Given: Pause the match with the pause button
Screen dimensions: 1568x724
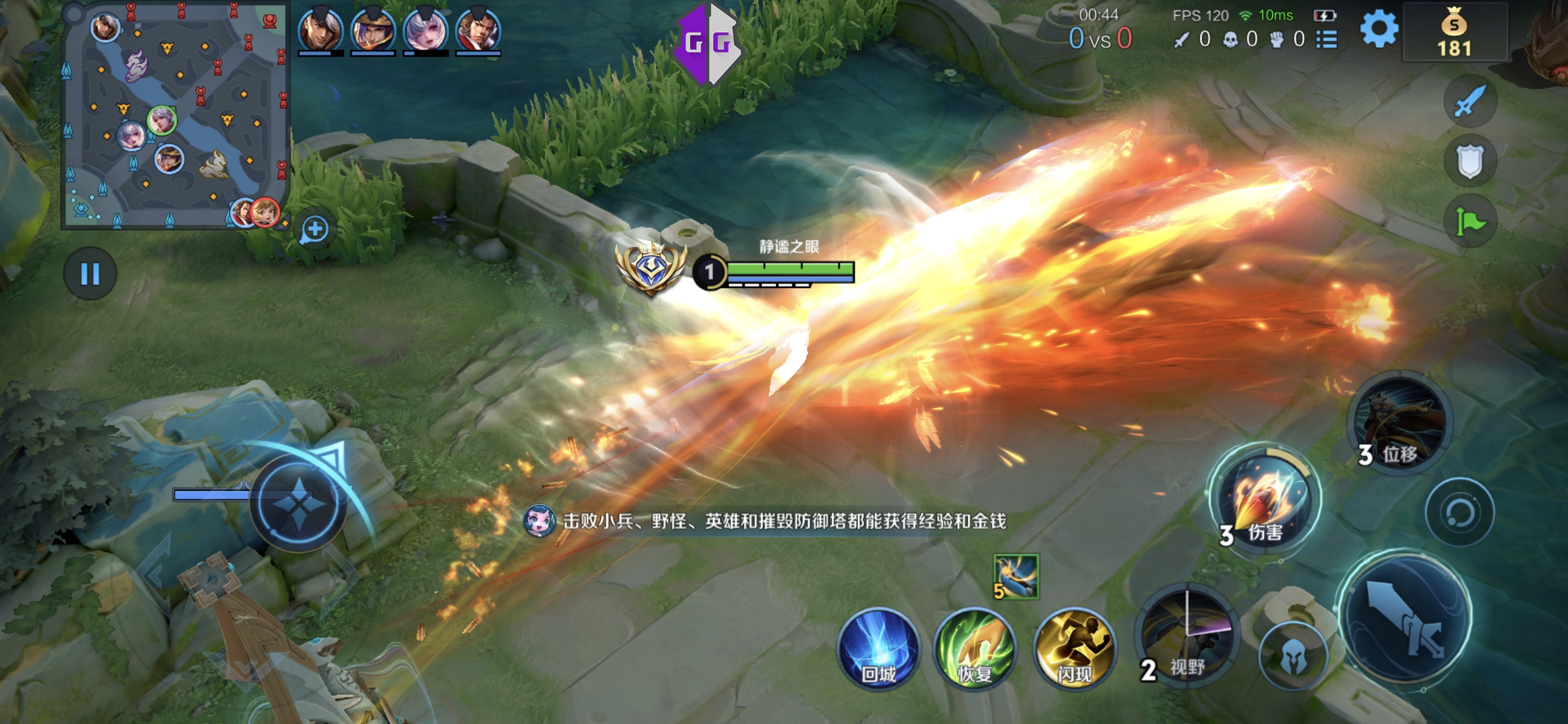Looking at the screenshot, I should coord(90,273).
